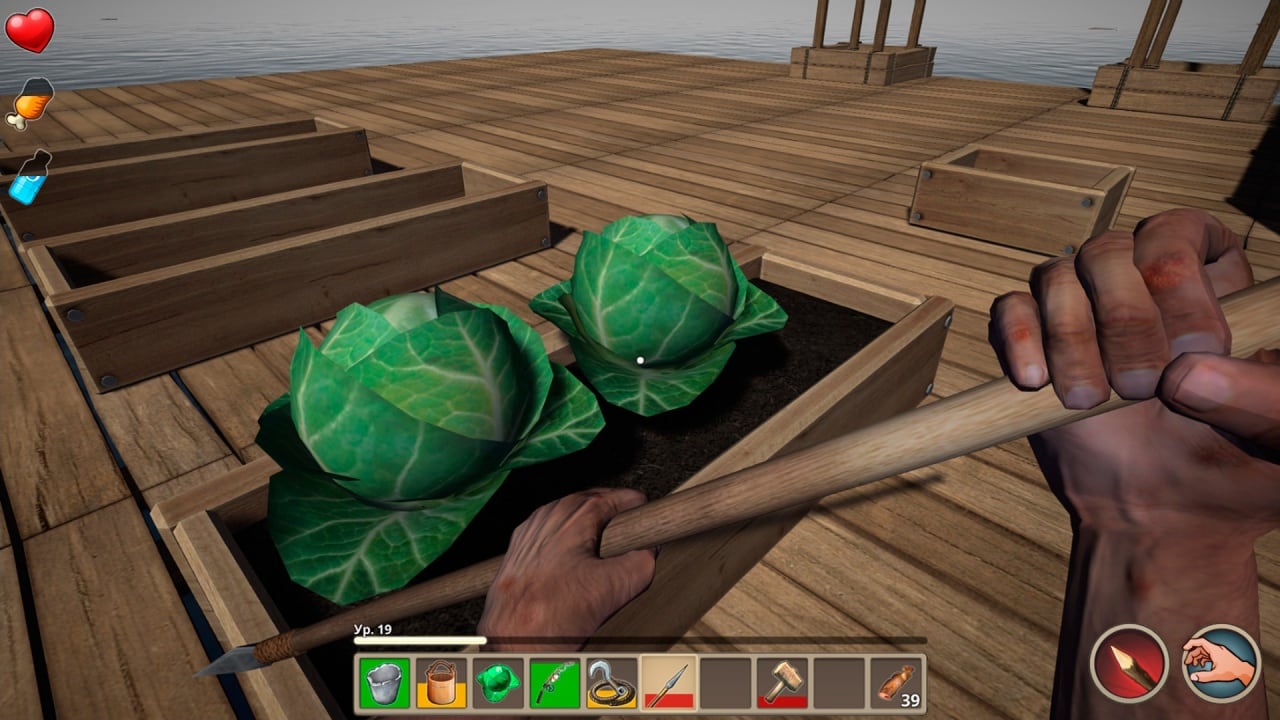Tap the red spear attack button
This screenshot has width=1280, height=720.
click(1129, 663)
